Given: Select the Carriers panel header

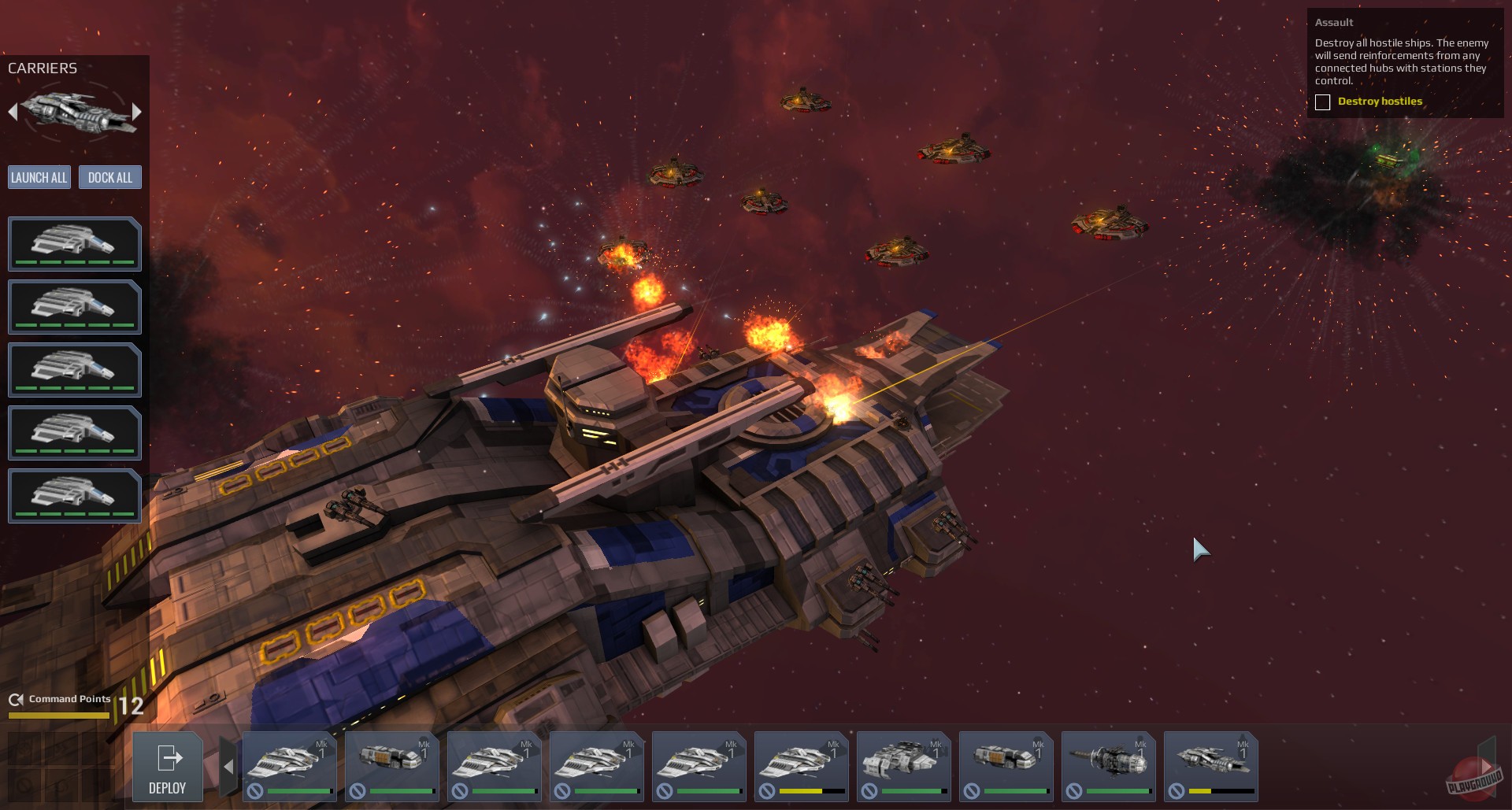Looking at the screenshot, I should click(x=43, y=68).
